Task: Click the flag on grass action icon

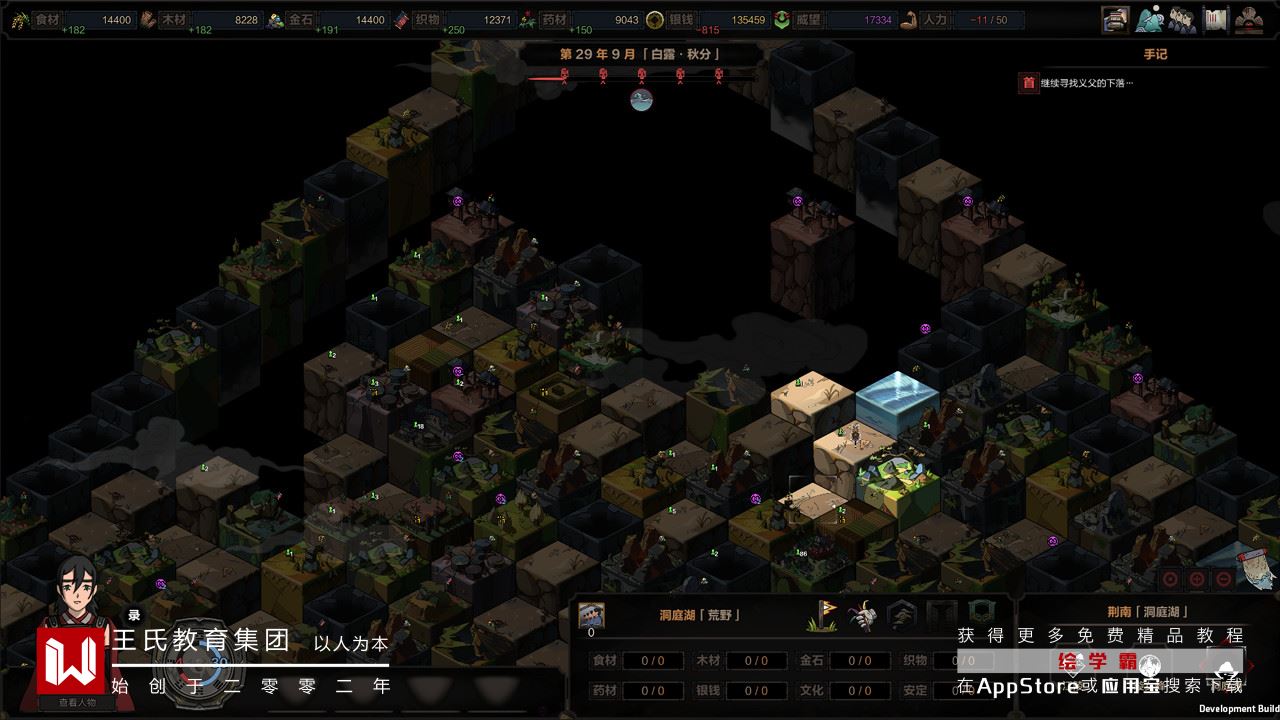Action: tap(822, 615)
